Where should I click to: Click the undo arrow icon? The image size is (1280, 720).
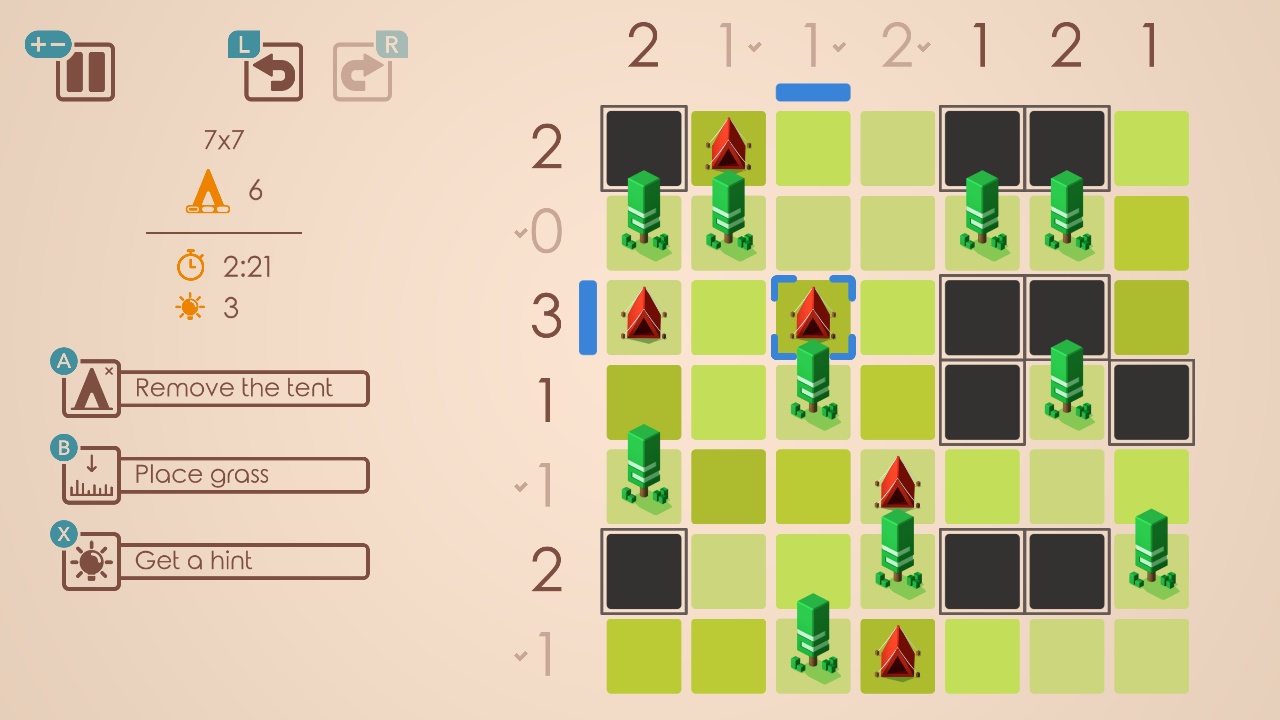pos(272,72)
